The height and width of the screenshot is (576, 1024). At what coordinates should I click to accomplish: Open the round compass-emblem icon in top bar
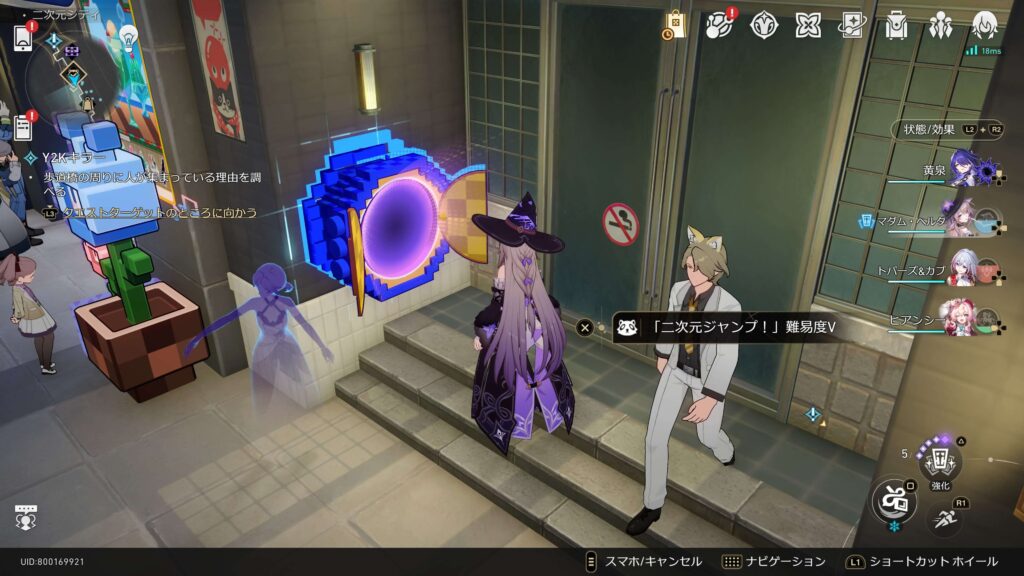pos(764,25)
